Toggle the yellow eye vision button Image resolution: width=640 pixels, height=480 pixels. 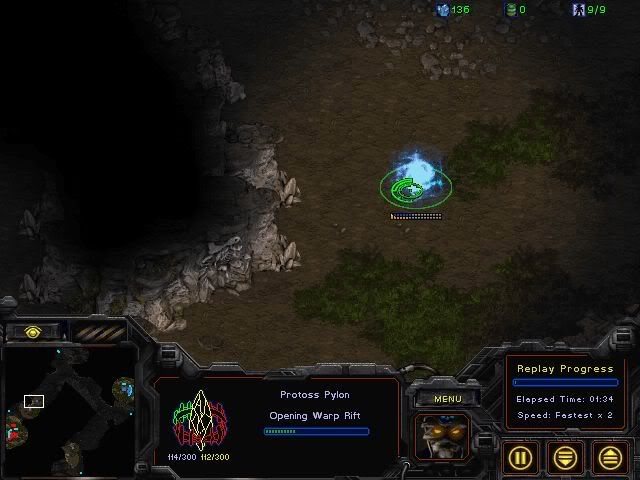34,332
